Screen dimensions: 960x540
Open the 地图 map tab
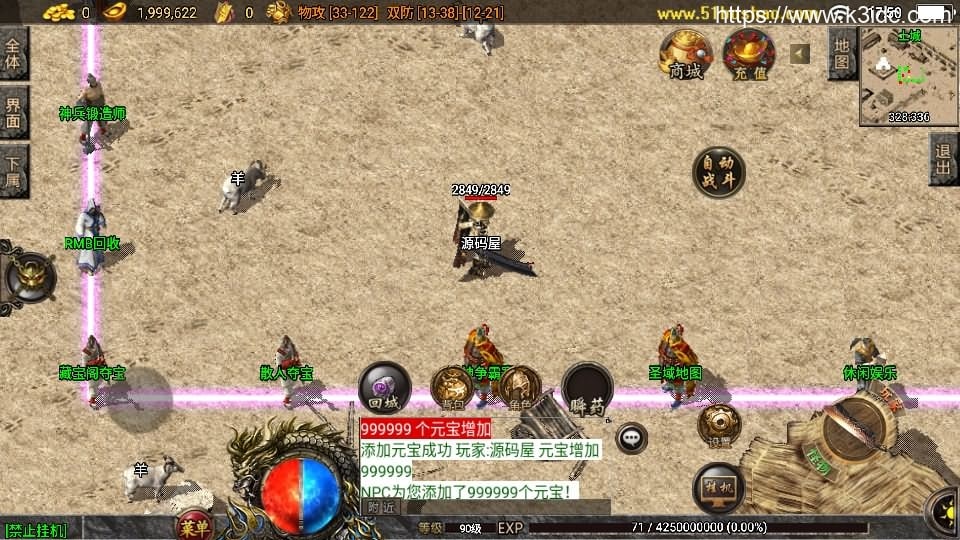(x=842, y=53)
